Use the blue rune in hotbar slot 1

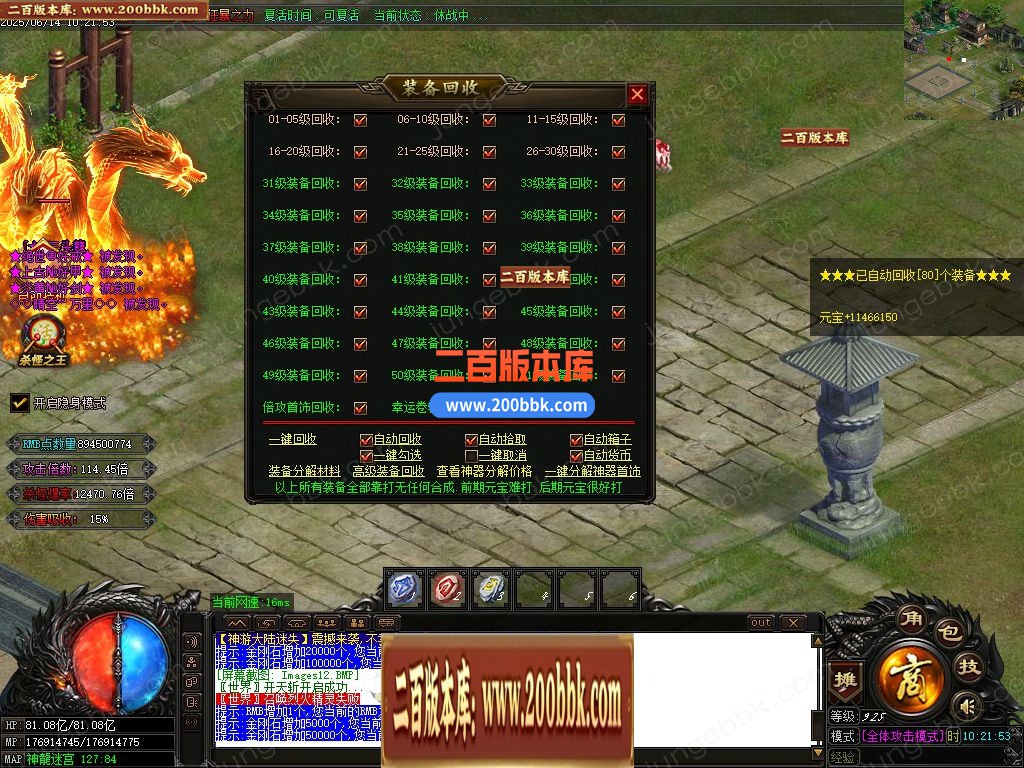(404, 588)
